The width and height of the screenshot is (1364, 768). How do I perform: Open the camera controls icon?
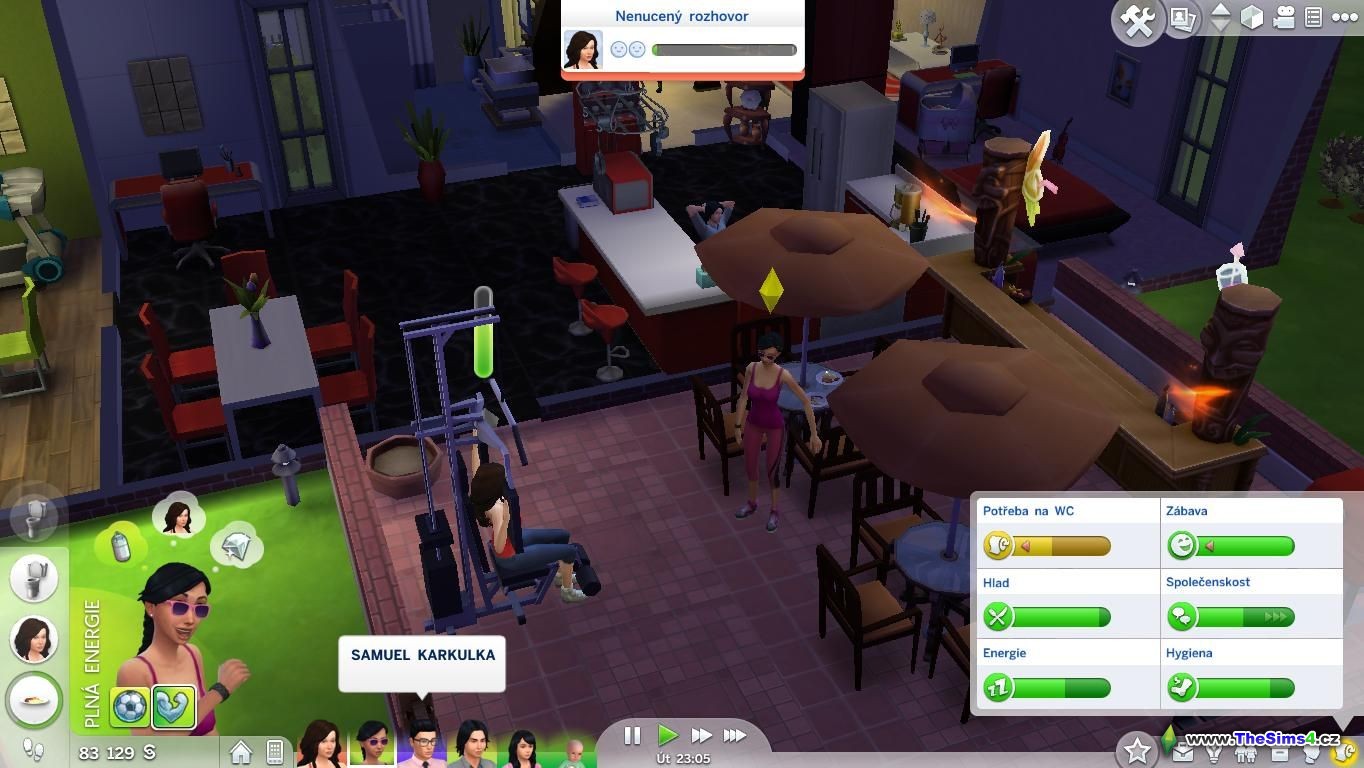(1284, 18)
